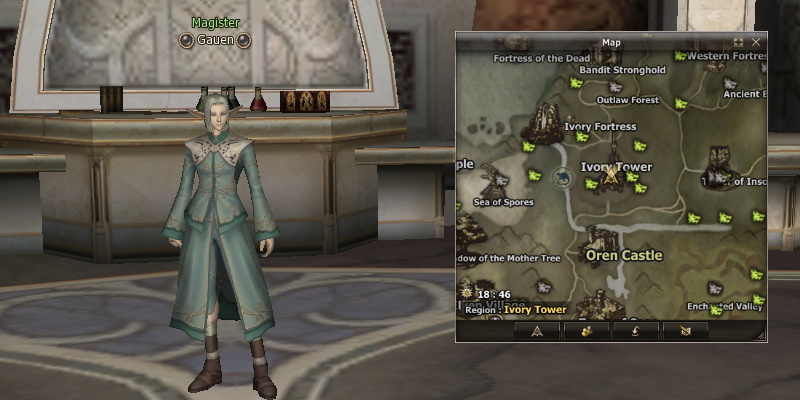
Task: Select Oren Castle on the map
Action: [623, 255]
